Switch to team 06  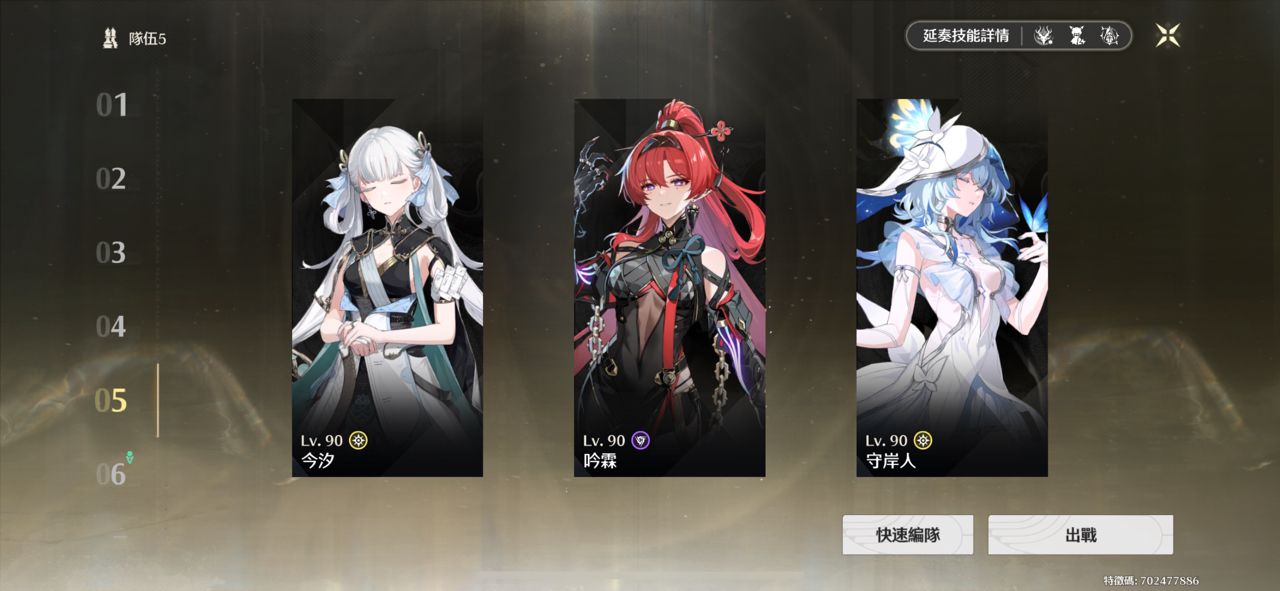[x=112, y=474]
